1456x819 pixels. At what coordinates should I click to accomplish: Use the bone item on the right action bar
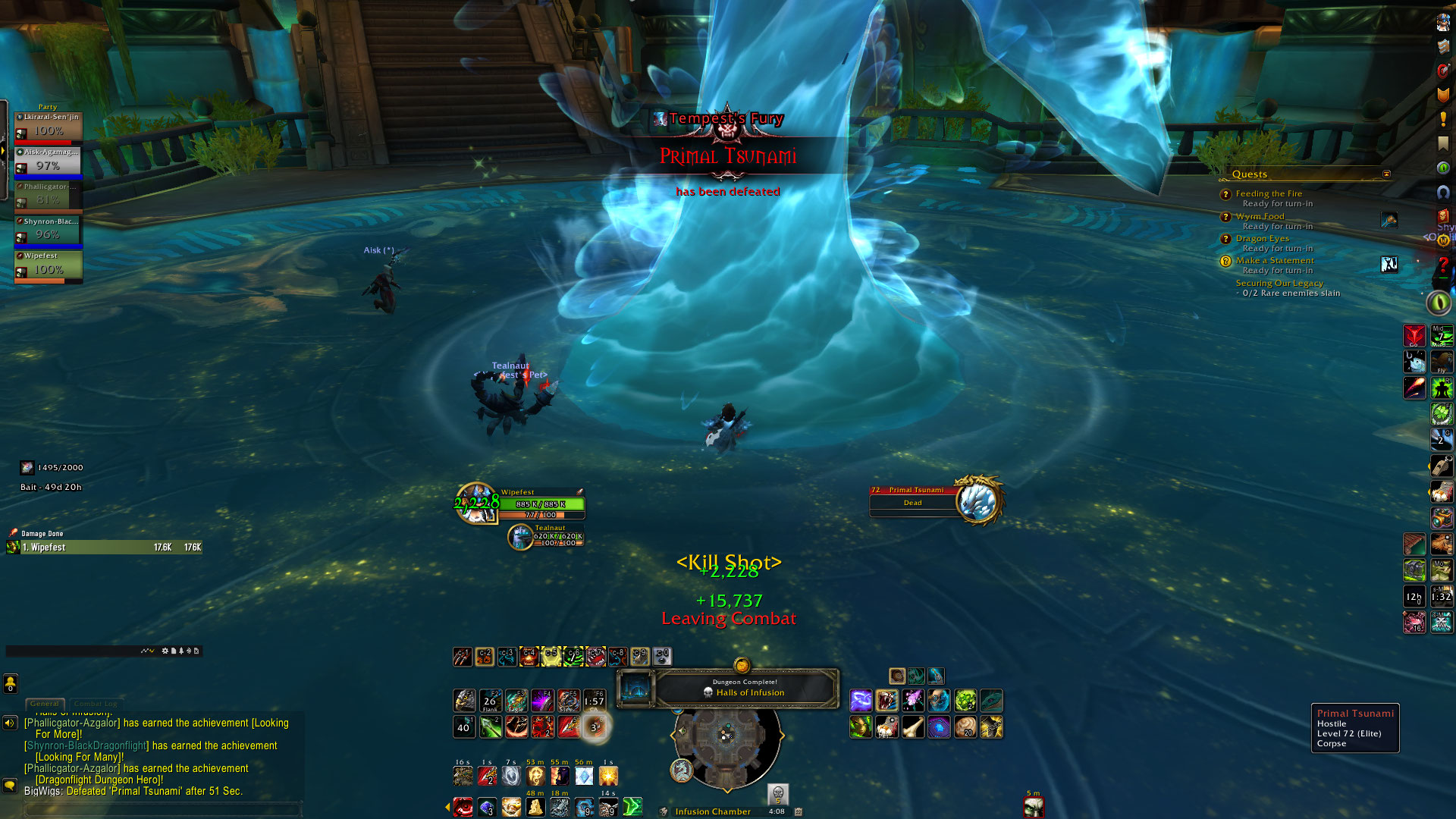tap(913, 727)
